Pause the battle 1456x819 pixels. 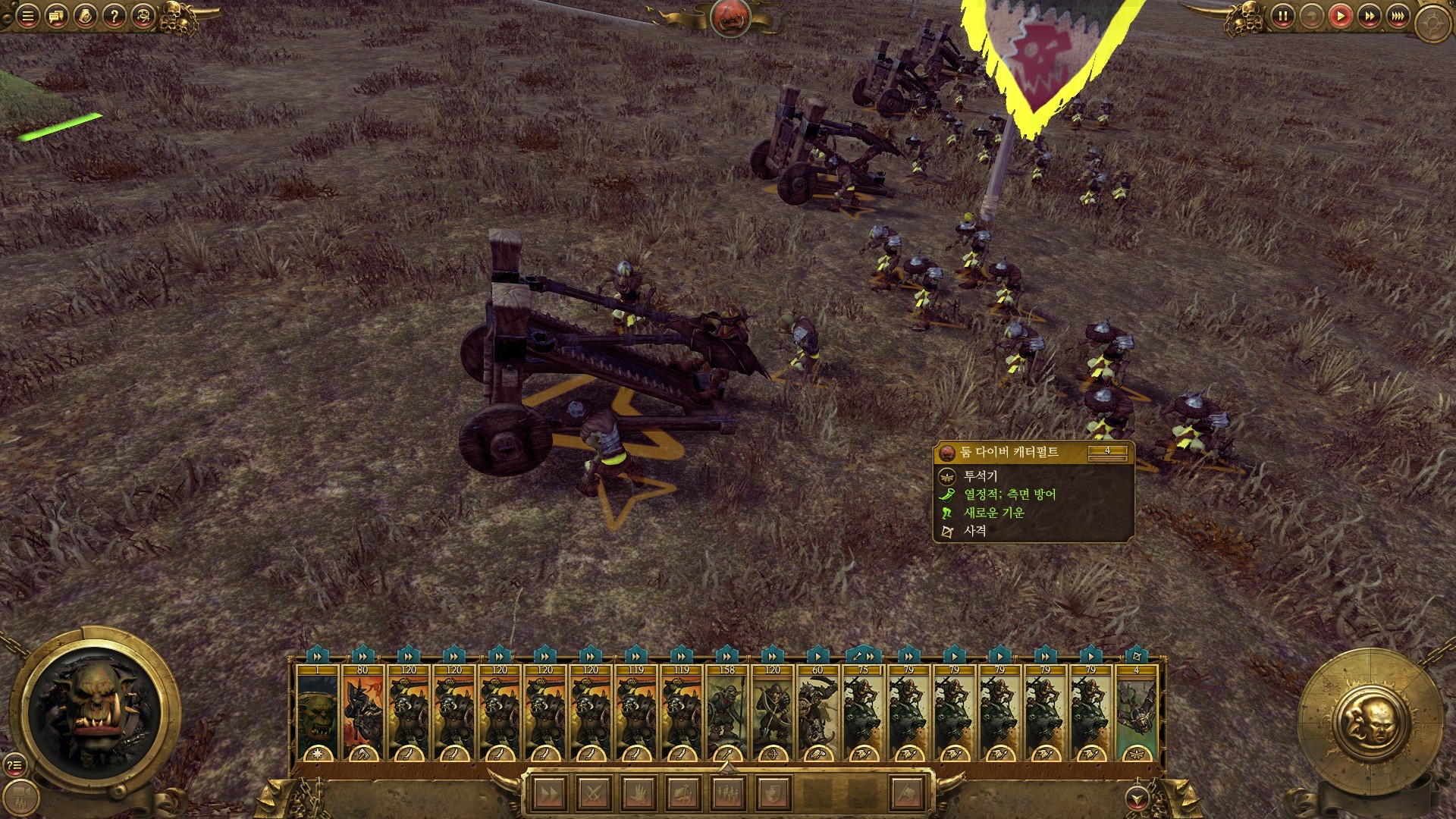click(x=1282, y=15)
